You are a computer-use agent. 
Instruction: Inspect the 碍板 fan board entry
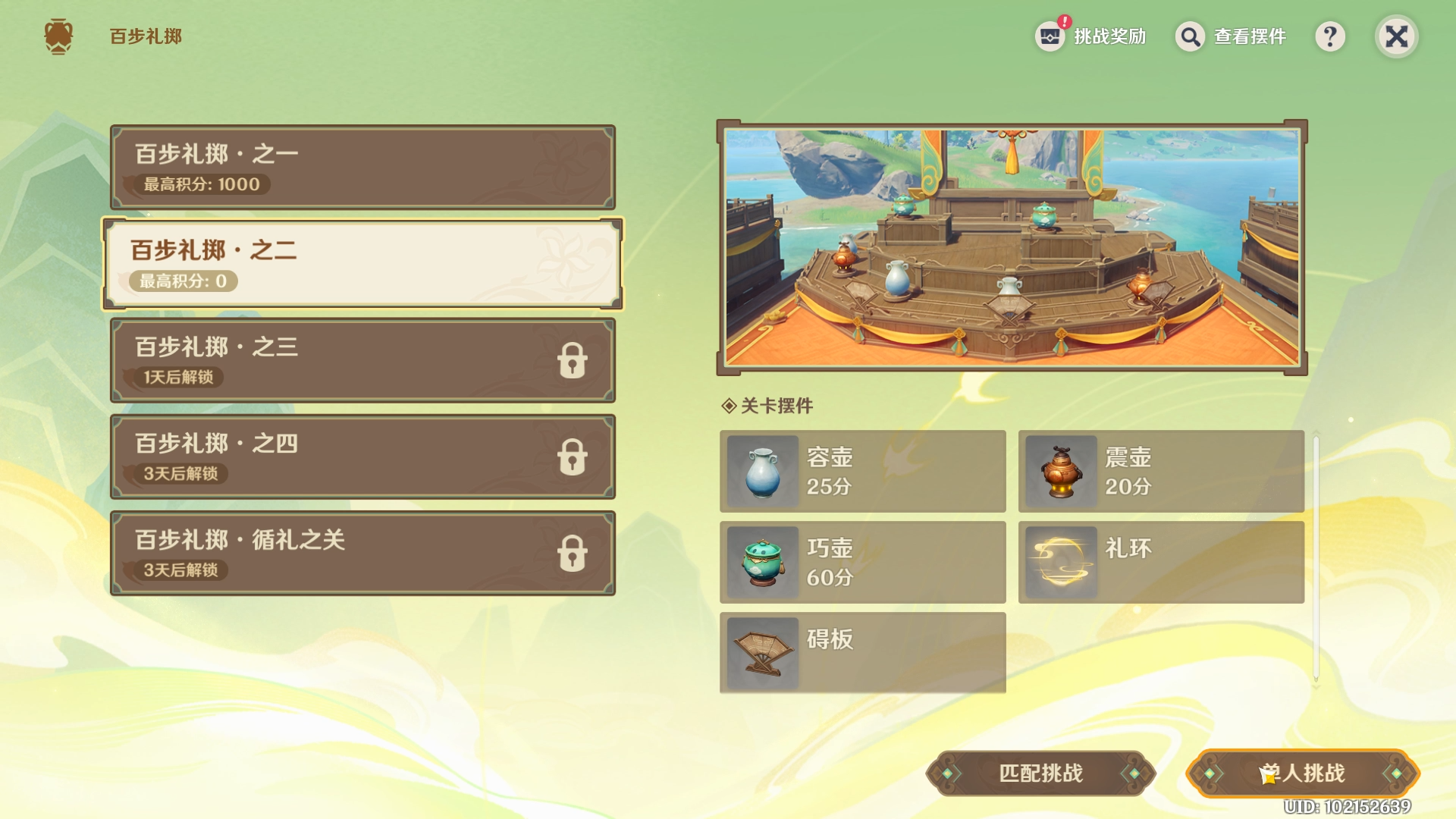(862, 653)
